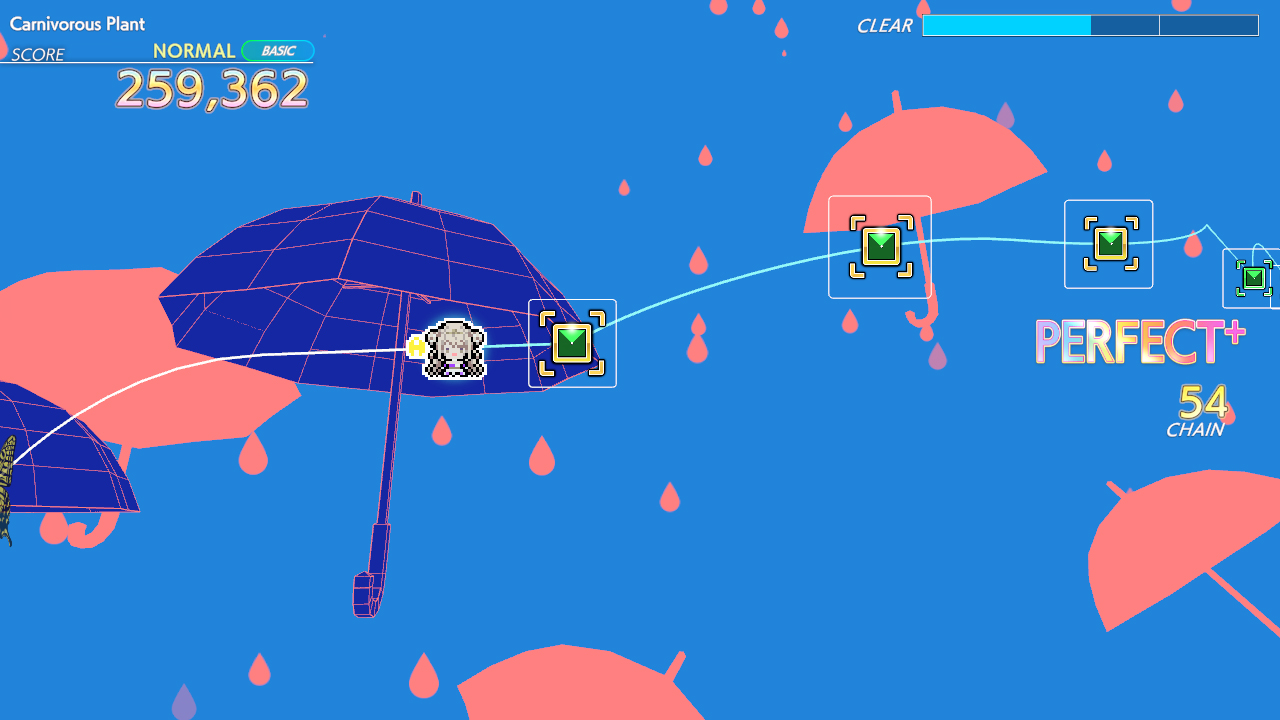Toggle the NORMAL difficulty label
The width and height of the screenshot is (1280, 720).
coord(195,50)
